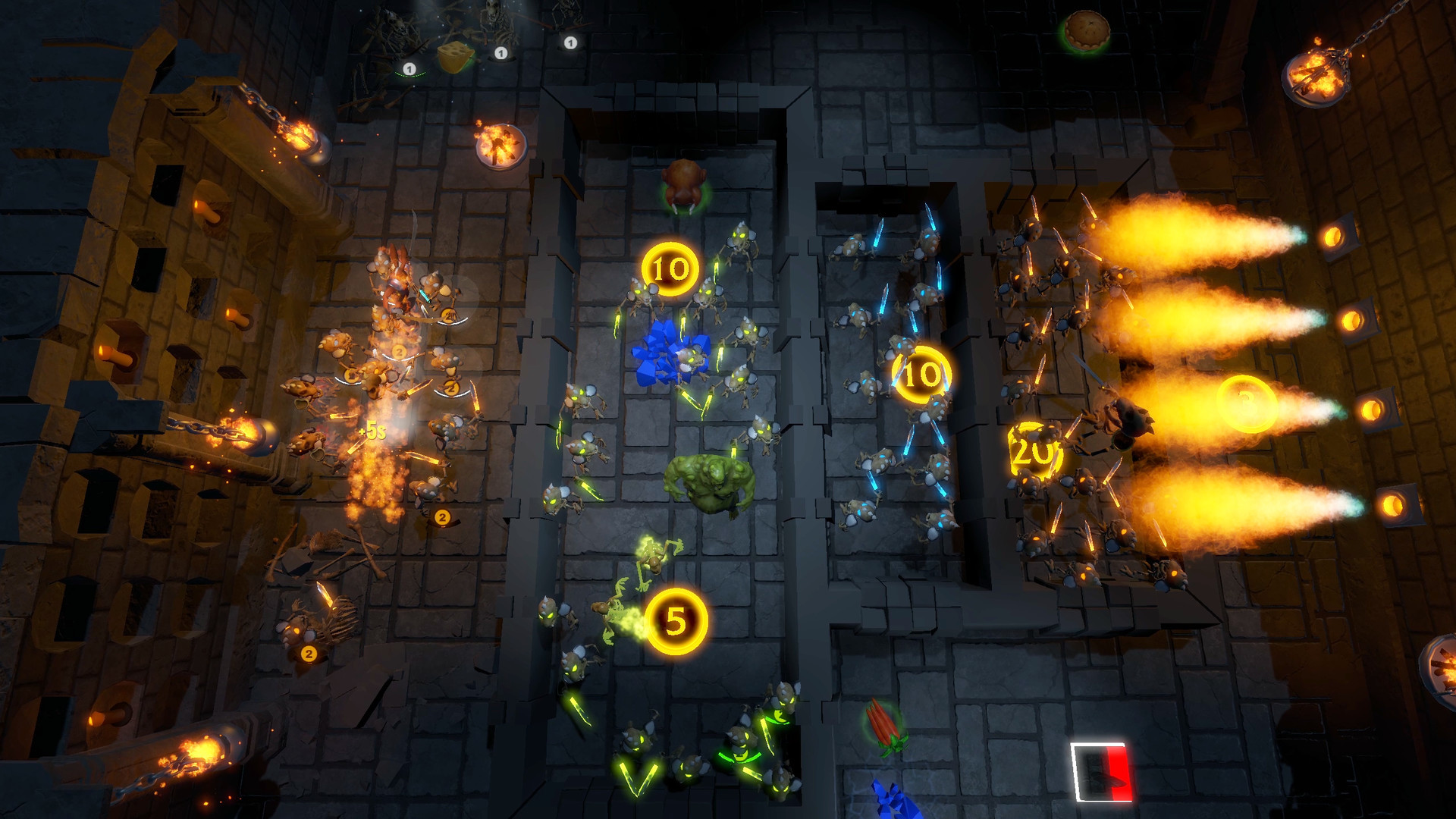Click the 2 counter badge near the bone pile
This screenshot has height=819, width=1456.
point(308,651)
